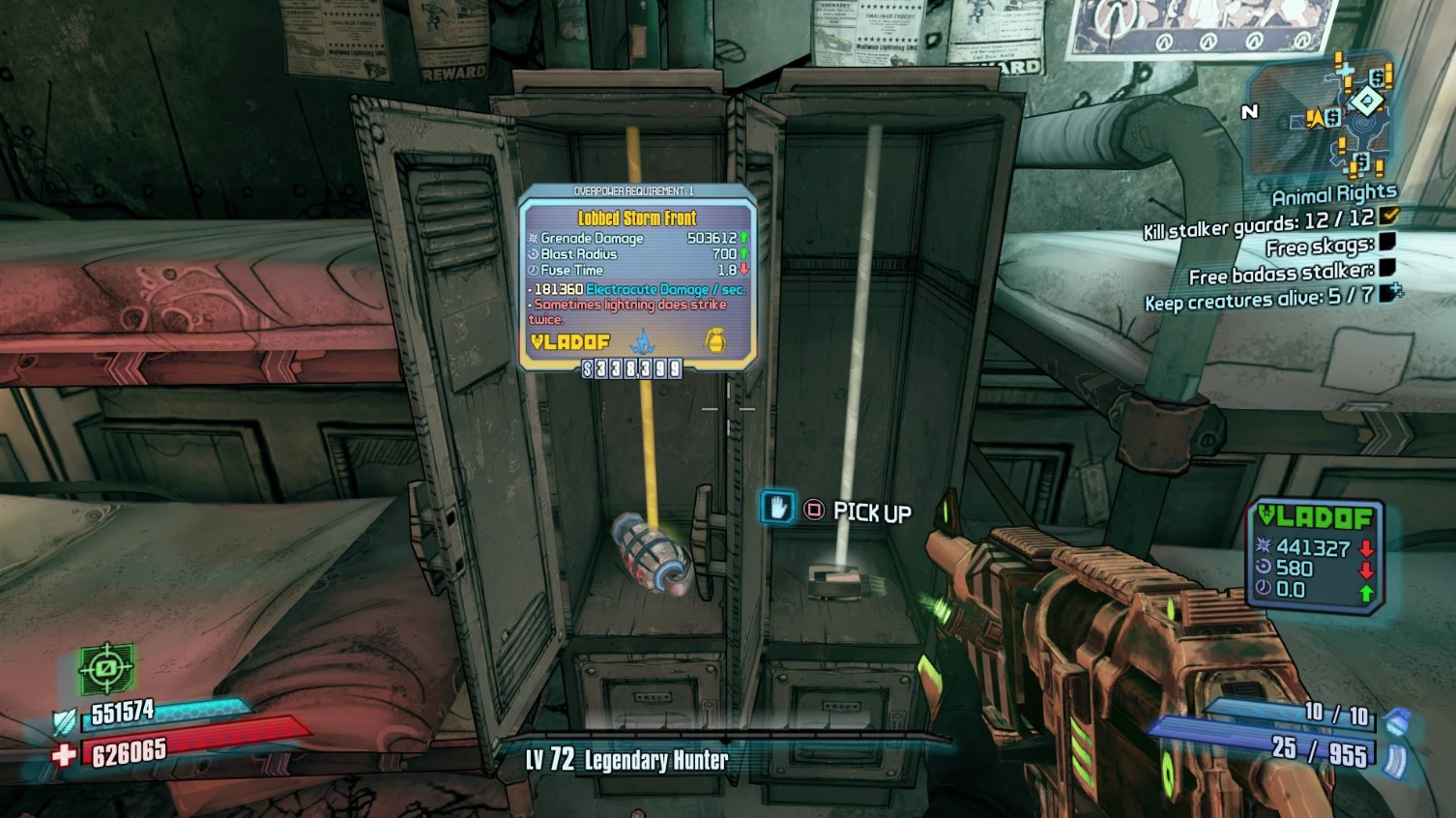The height and width of the screenshot is (818, 1456).
Task: Click the green action skill crosshair icon
Action: (x=106, y=668)
